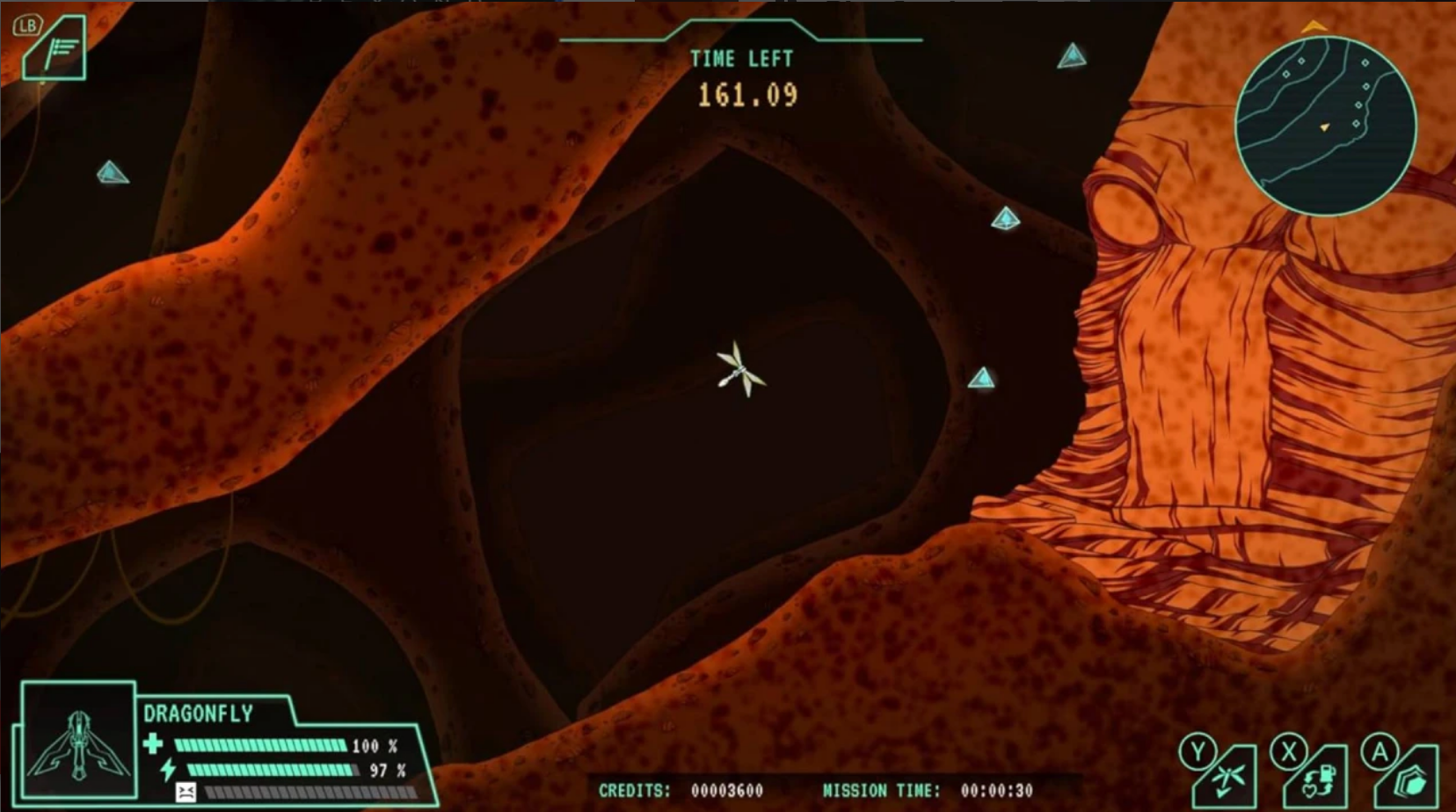Click the orange arrow atop the minimap
Screen dimensions: 1456x812
coord(1315,25)
